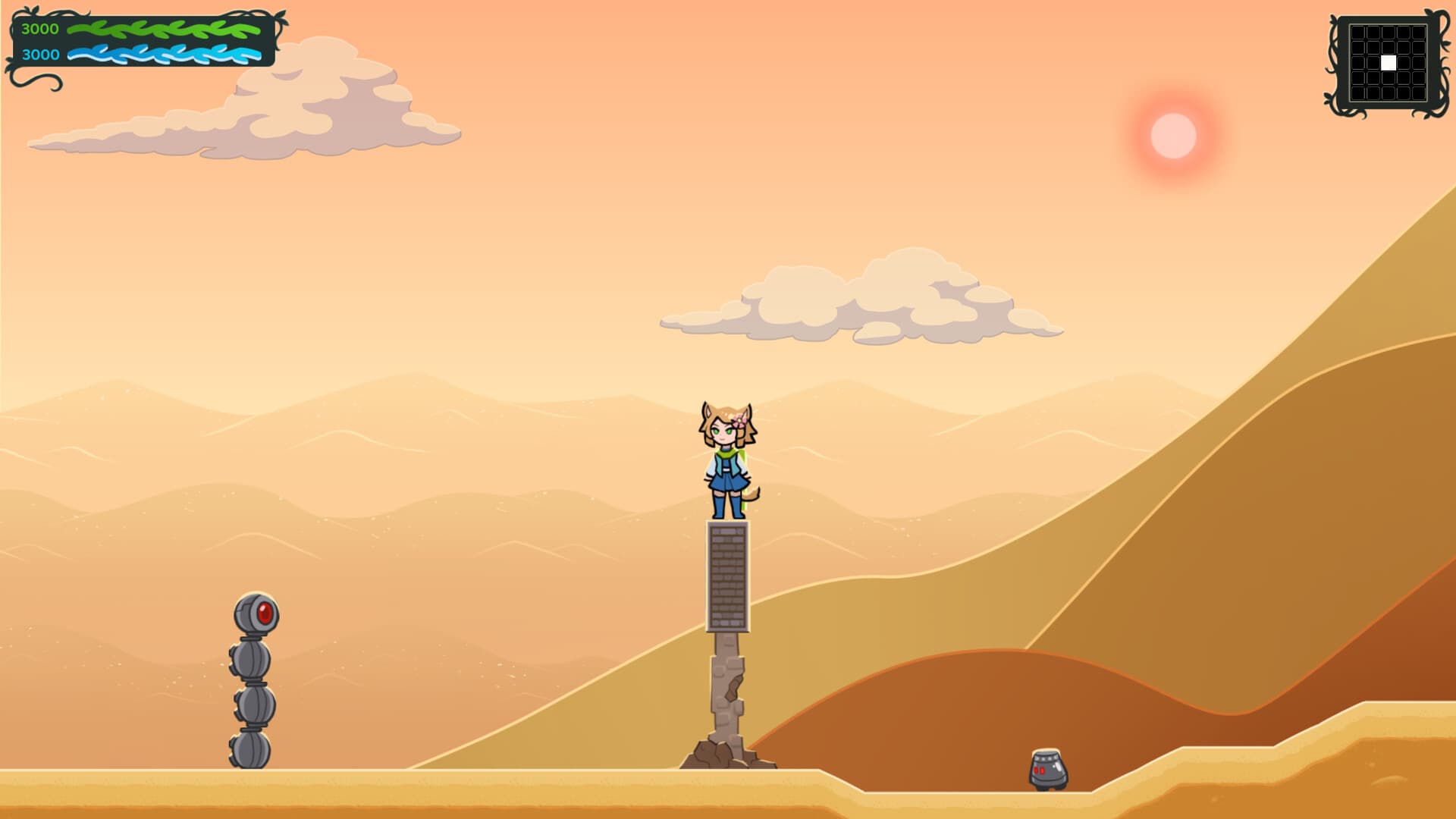Click the blue 3000 mana value

pyautogui.click(x=39, y=55)
